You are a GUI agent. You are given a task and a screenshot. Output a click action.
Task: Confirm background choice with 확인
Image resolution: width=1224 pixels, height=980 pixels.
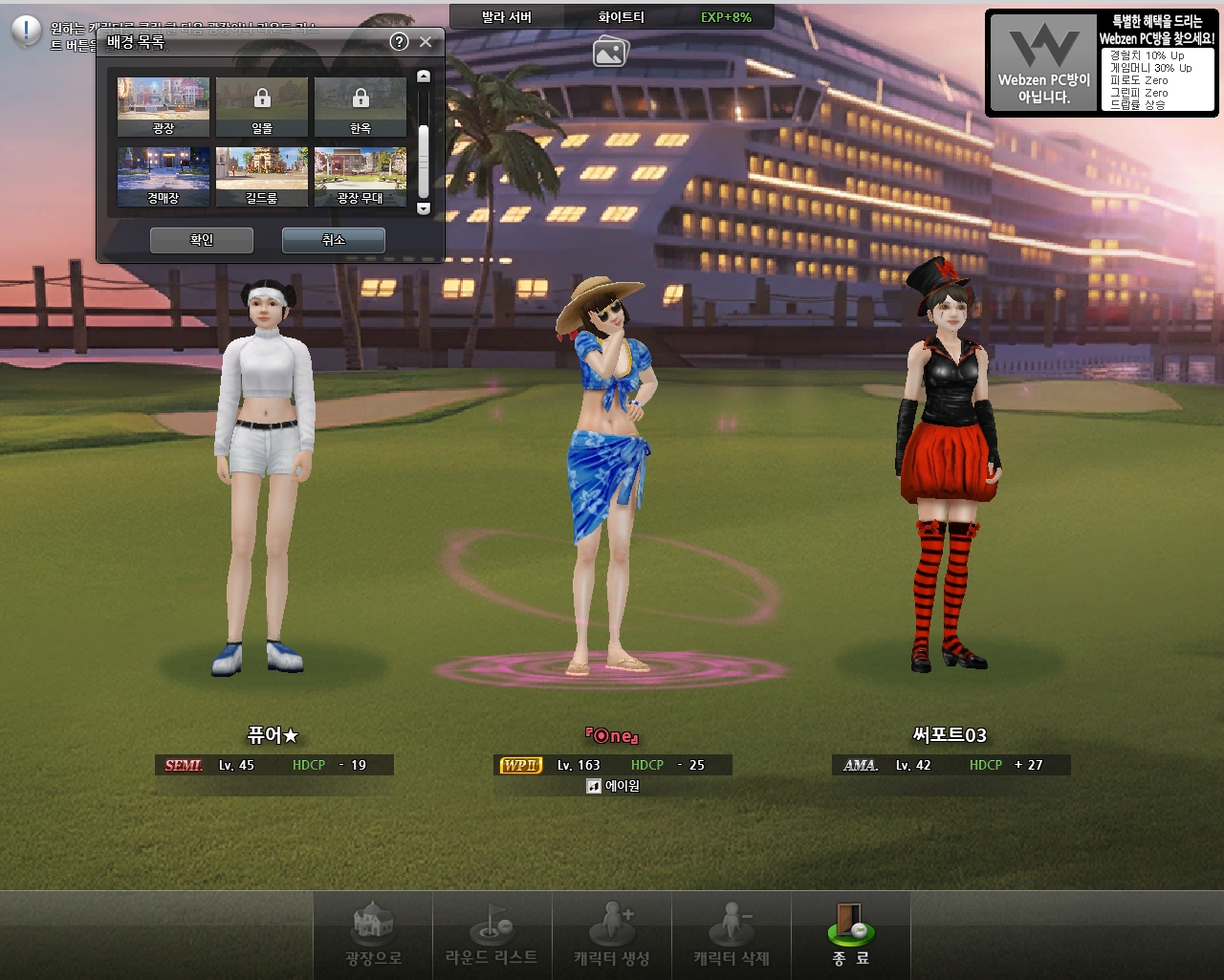click(202, 240)
